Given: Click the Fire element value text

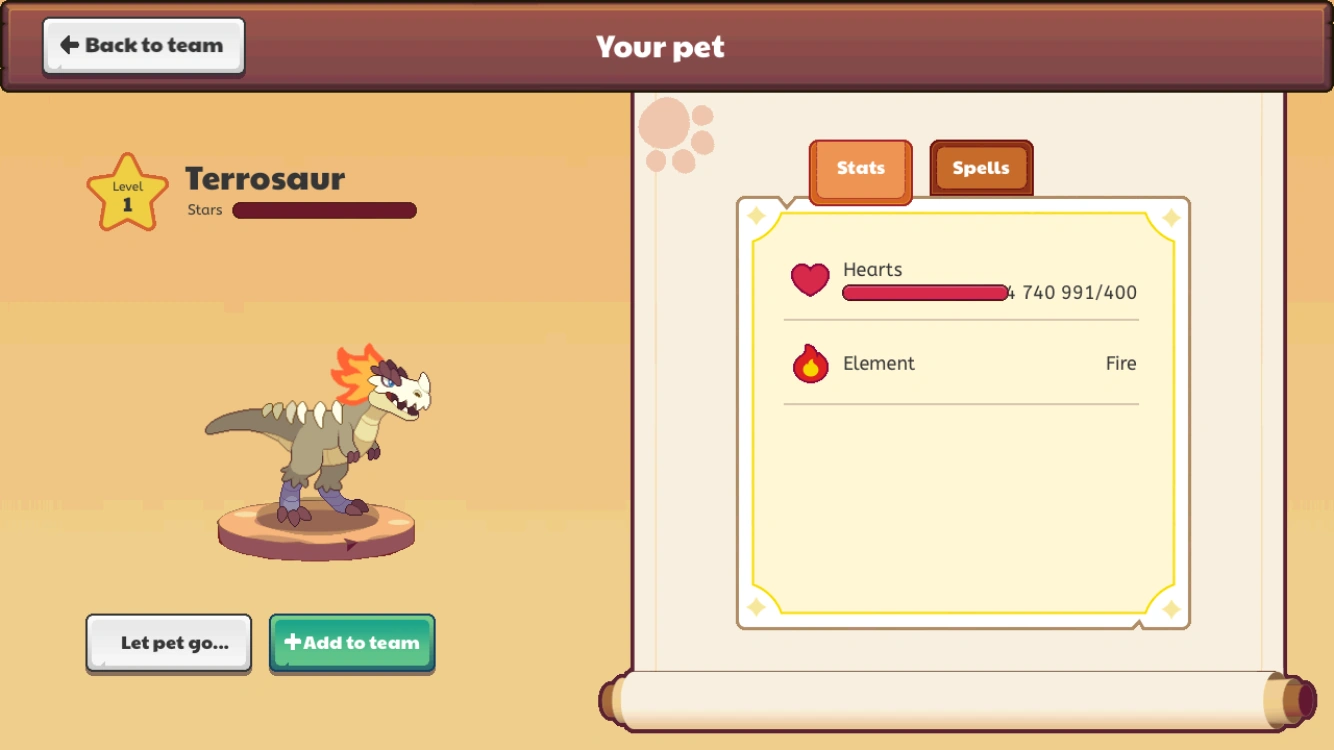Looking at the screenshot, I should (x=1121, y=363).
